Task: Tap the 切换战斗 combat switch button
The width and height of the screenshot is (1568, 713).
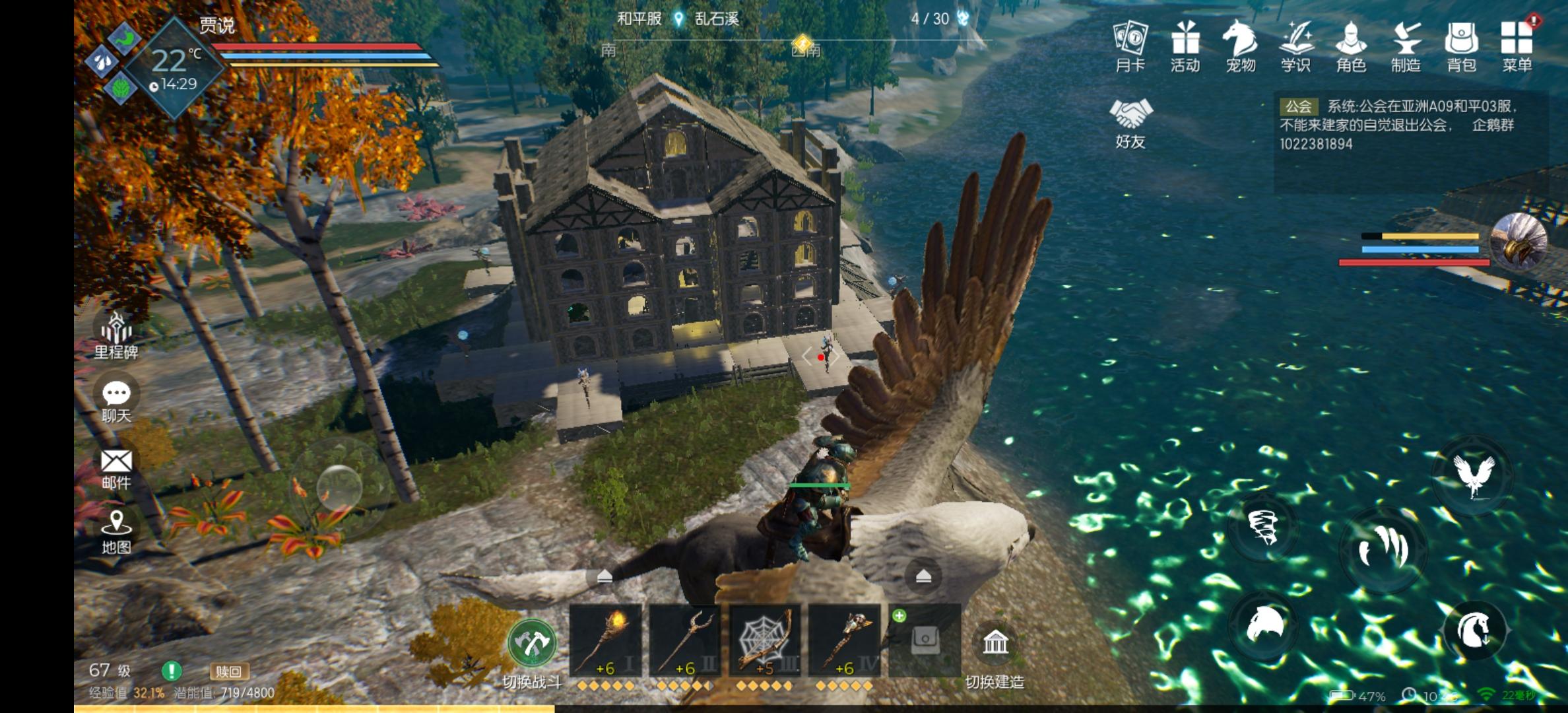Action: [x=532, y=643]
